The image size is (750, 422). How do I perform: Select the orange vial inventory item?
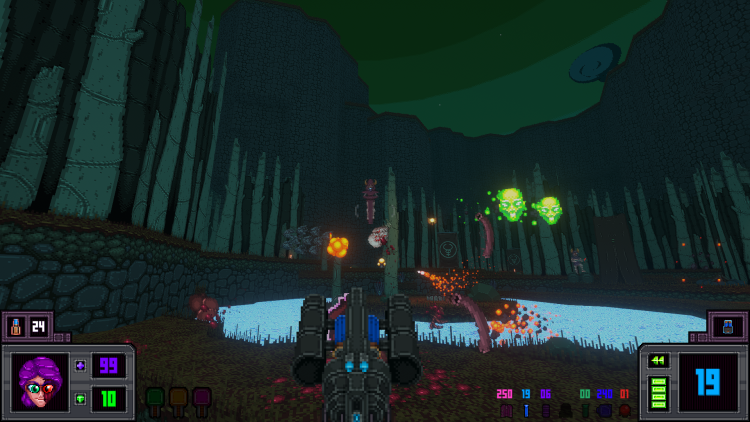(x=16, y=325)
